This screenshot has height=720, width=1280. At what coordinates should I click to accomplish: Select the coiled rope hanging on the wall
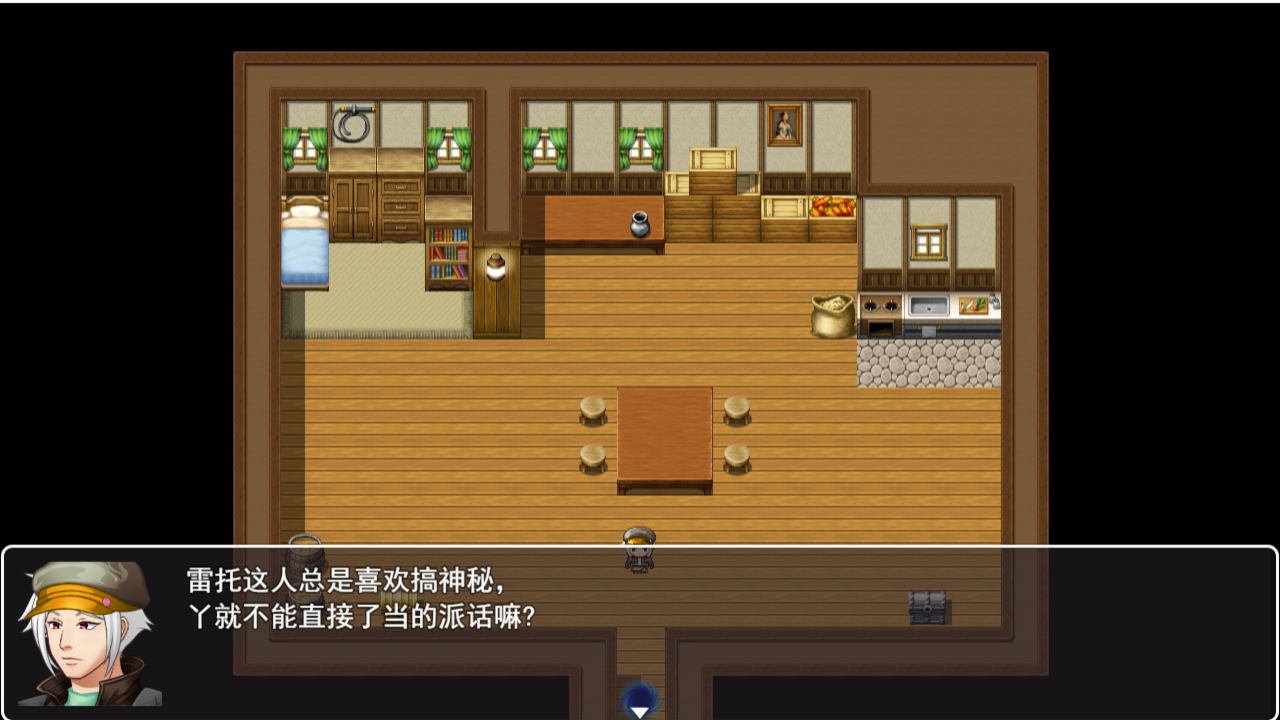351,126
